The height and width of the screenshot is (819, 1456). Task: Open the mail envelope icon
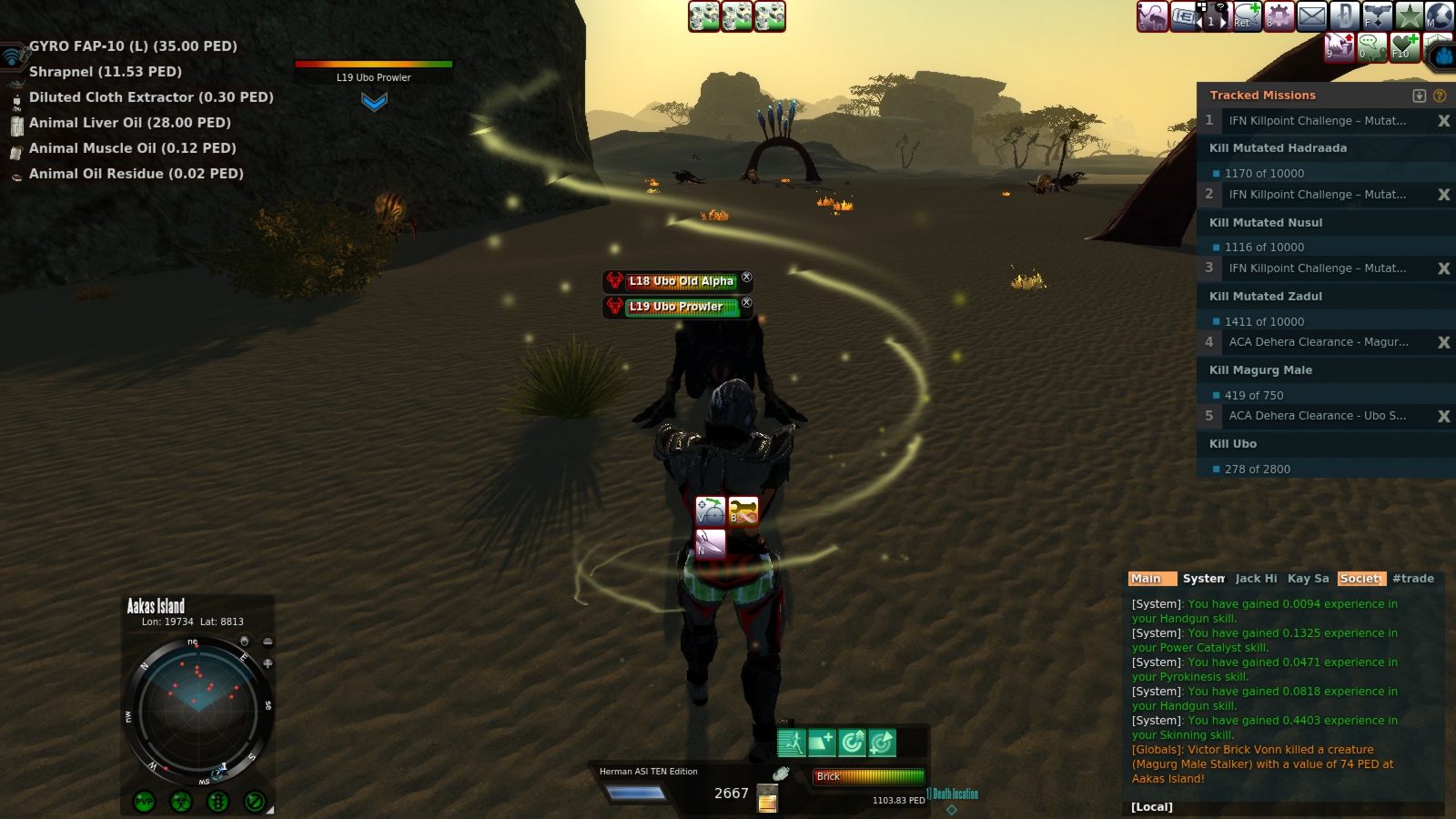pos(1311,15)
